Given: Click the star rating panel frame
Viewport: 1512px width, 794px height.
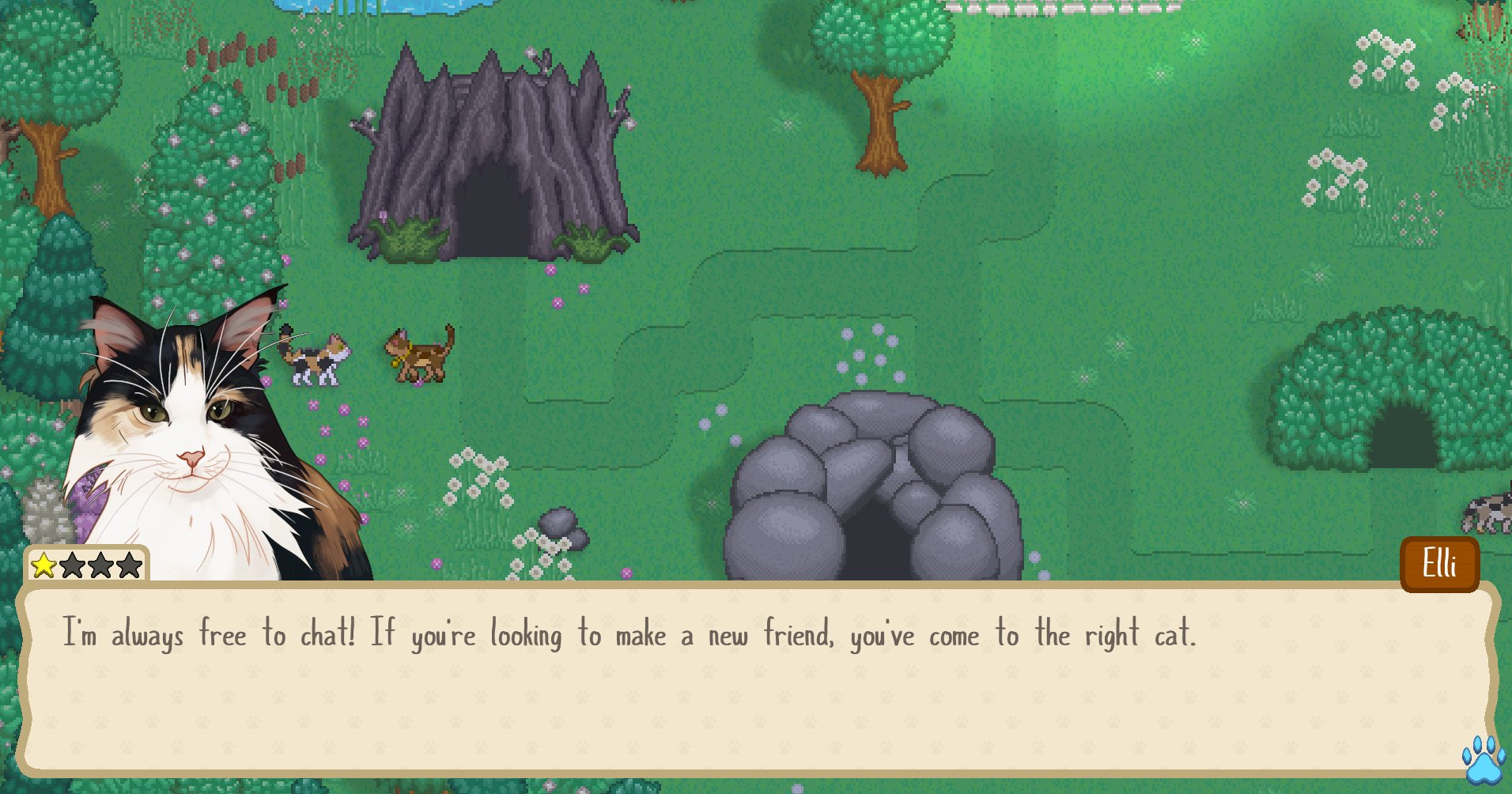Looking at the screenshot, I should click(x=85, y=565).
